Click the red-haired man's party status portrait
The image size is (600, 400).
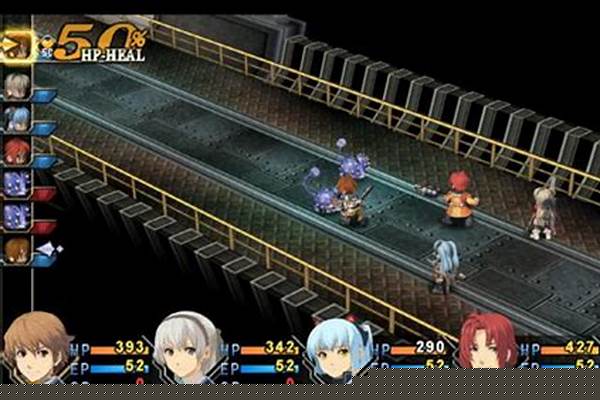point(490,351)
